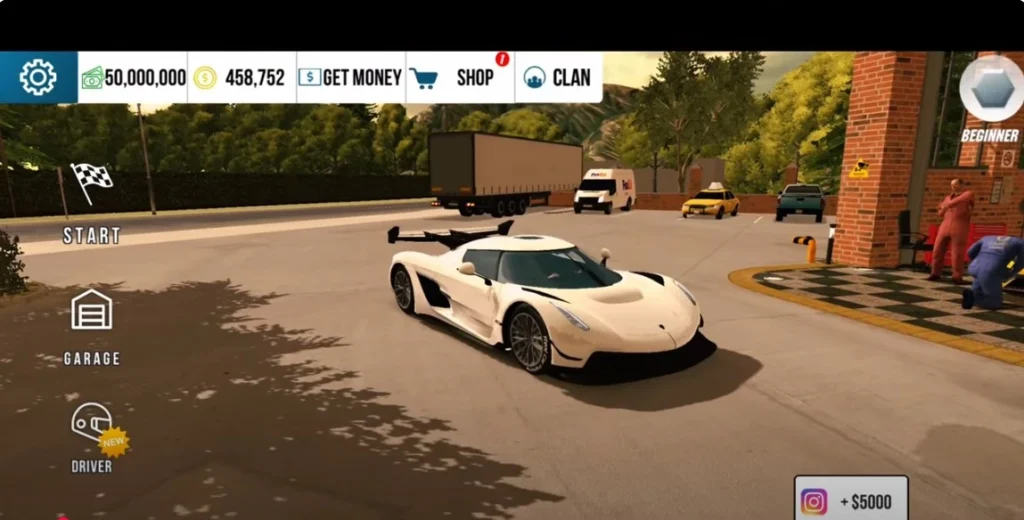Open the Clan menu
This screenshot has height=520, width=1024.
(x=558, y=77)
